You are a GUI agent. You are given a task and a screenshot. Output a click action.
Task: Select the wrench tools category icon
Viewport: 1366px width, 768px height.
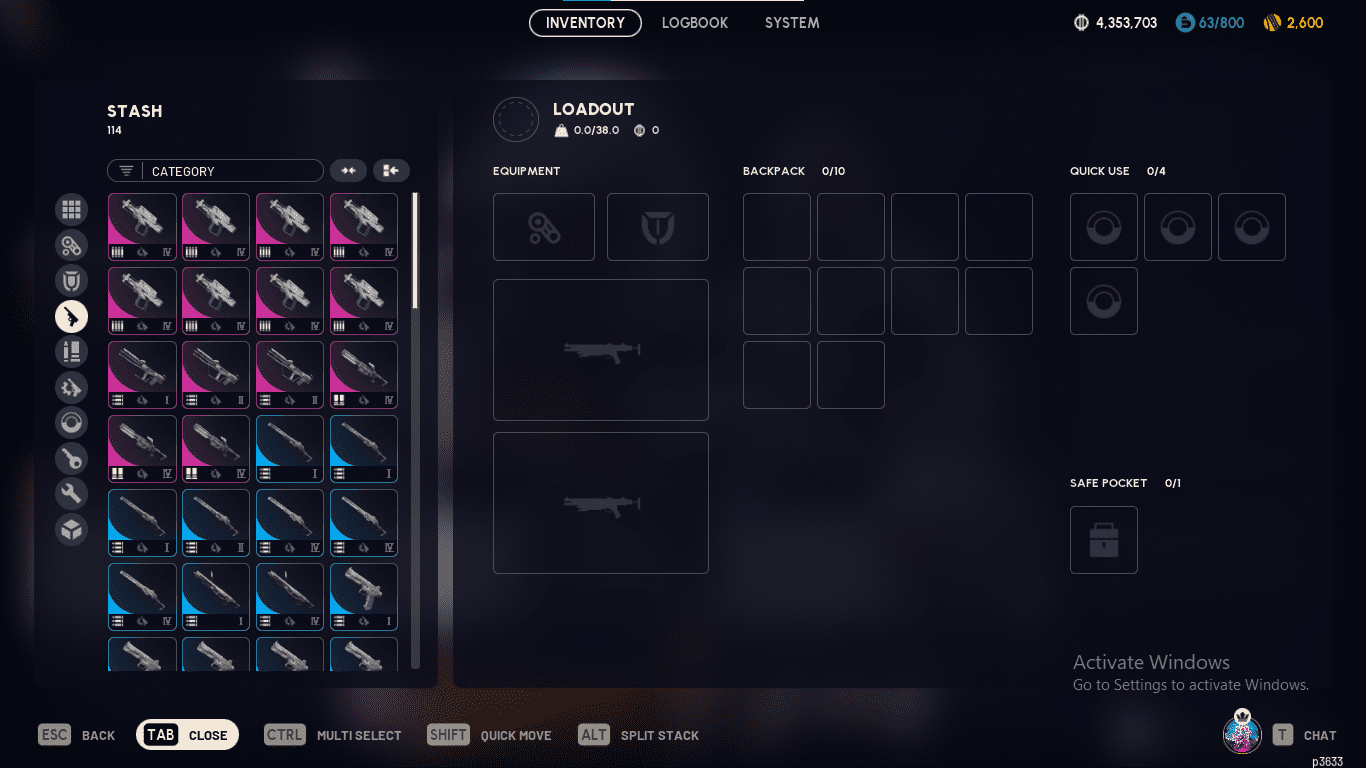pyautogui.click(x=71, y=493)
